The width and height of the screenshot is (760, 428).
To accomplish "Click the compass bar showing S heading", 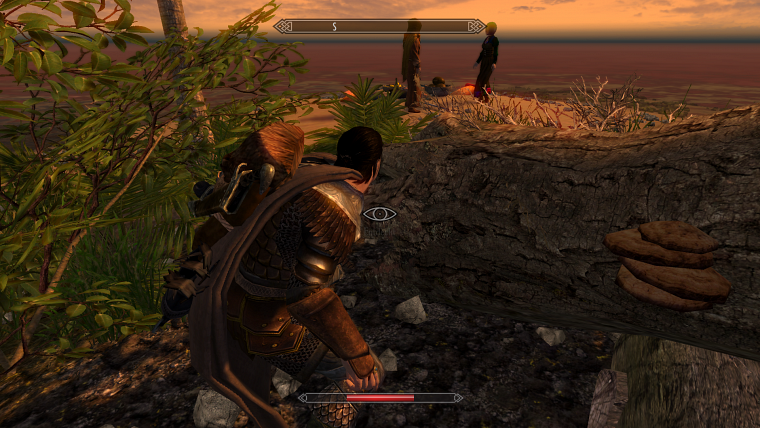I will point(379,26).
